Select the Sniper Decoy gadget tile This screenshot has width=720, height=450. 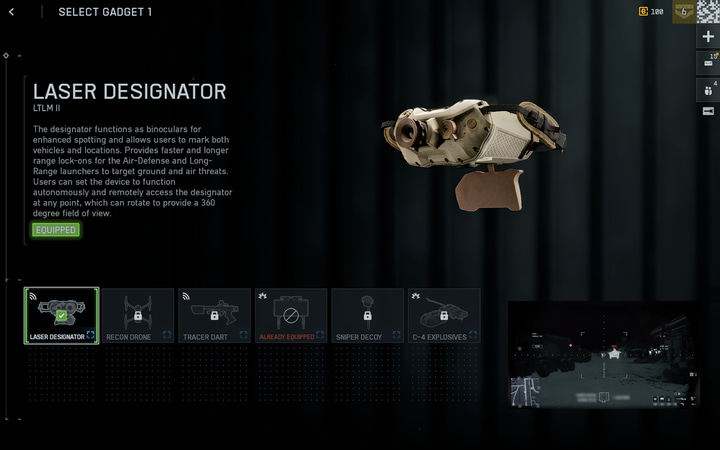(x=367, y=316)
